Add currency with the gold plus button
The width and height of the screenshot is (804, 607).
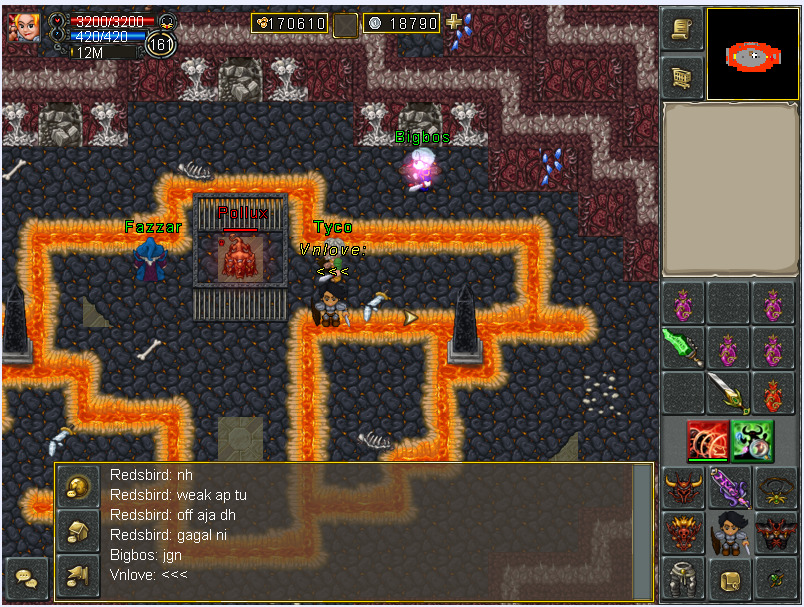(454, 22)
